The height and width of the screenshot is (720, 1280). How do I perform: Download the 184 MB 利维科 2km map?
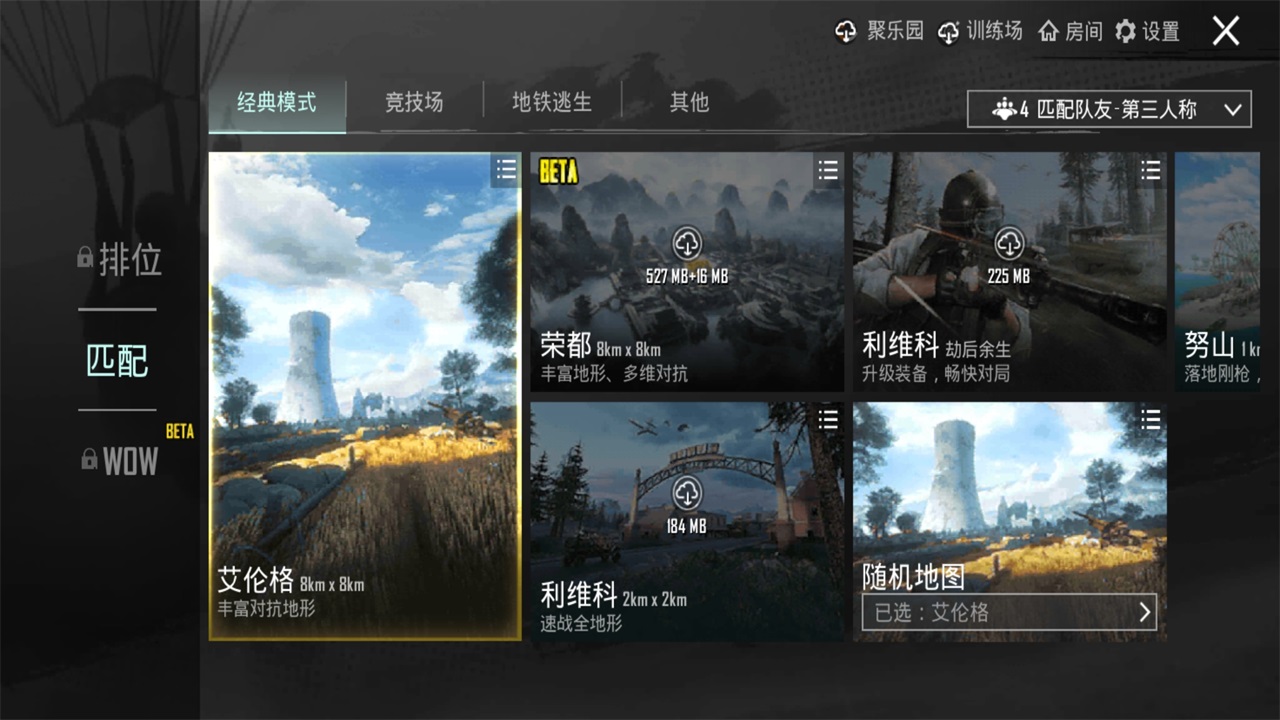(687, 492)
